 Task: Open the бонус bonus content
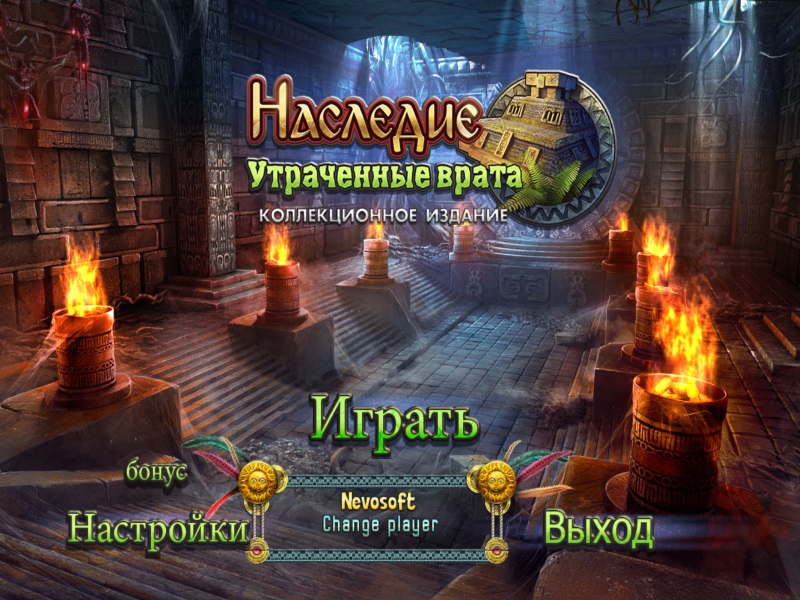pos(157,472)
